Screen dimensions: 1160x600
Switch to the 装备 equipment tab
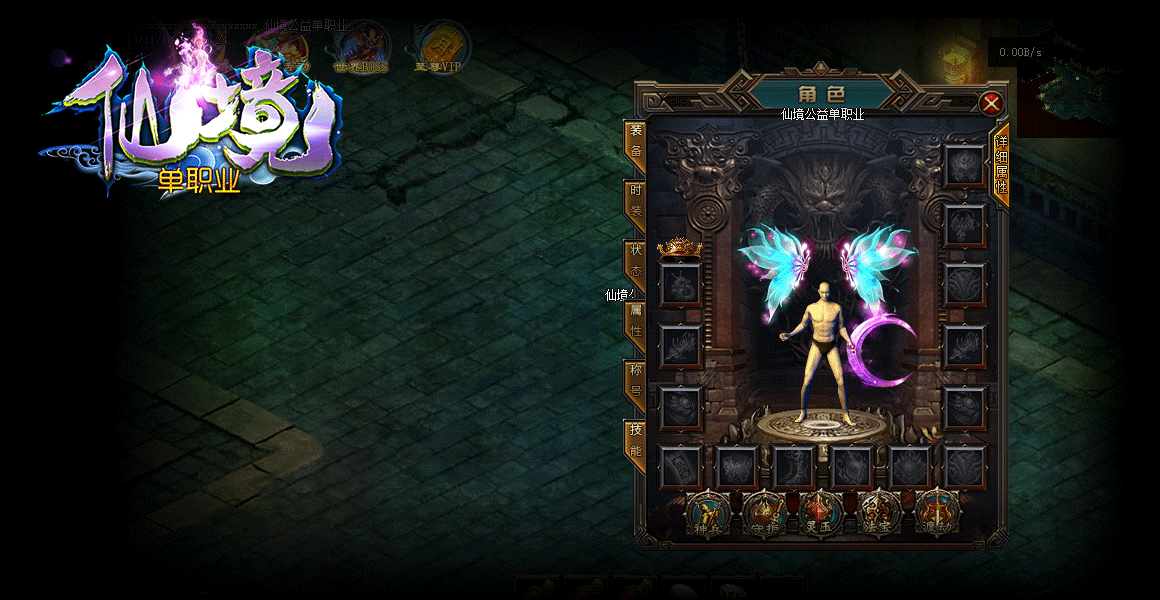(x=635, y=142)
